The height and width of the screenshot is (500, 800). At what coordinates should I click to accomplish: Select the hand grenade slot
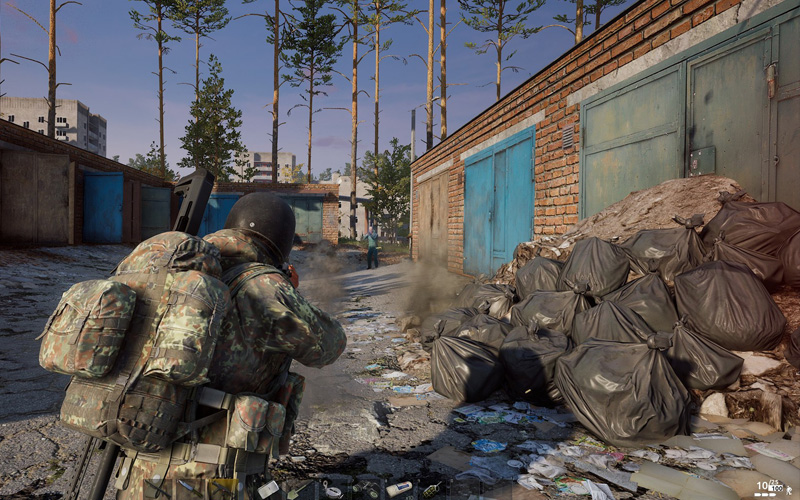click(431, 489)
